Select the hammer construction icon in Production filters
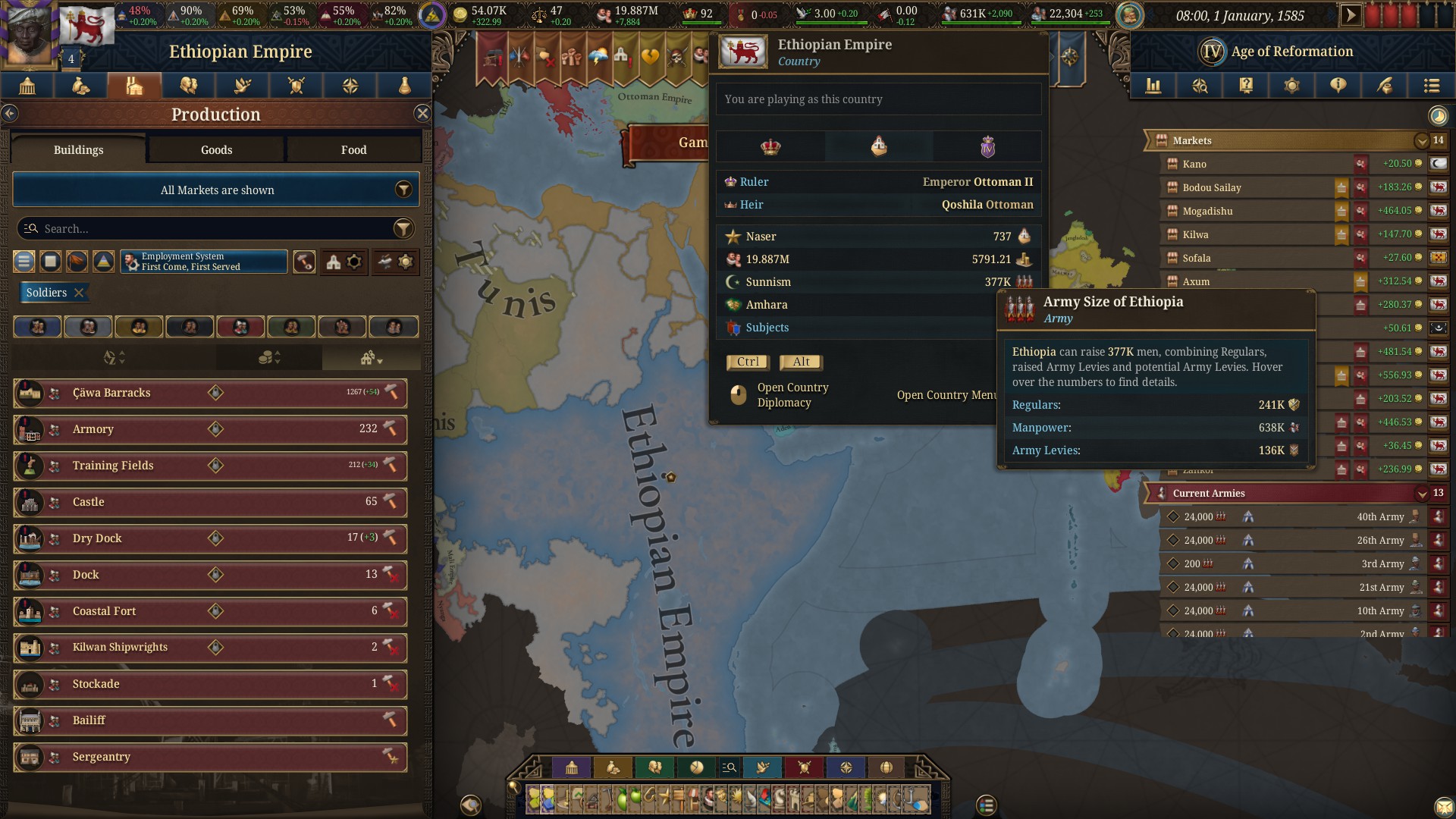This screenshot has height=819, width=1456. 304,262
